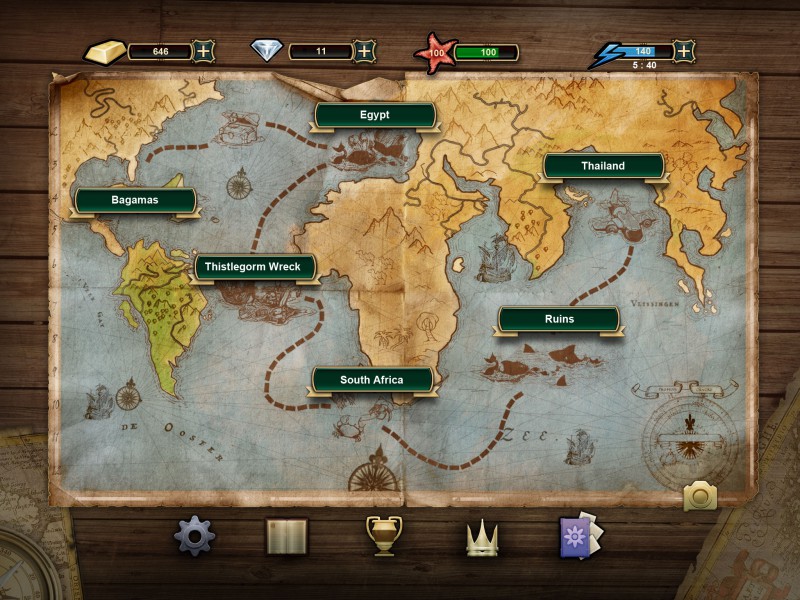Open the South Africa location
This screenshot has width=800, height=600.
[x=372, y=380]
